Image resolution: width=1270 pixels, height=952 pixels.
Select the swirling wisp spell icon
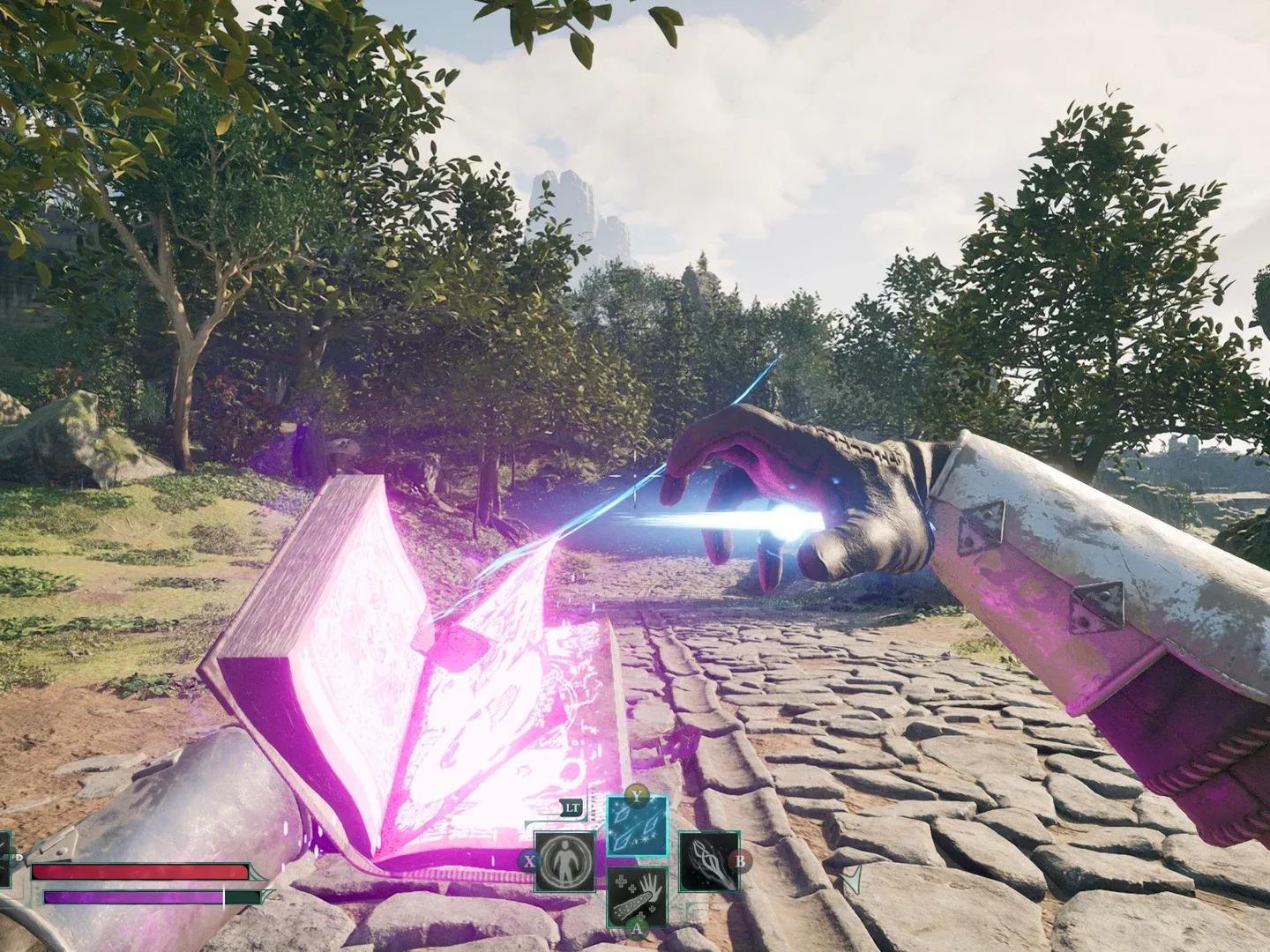point(707,861)
